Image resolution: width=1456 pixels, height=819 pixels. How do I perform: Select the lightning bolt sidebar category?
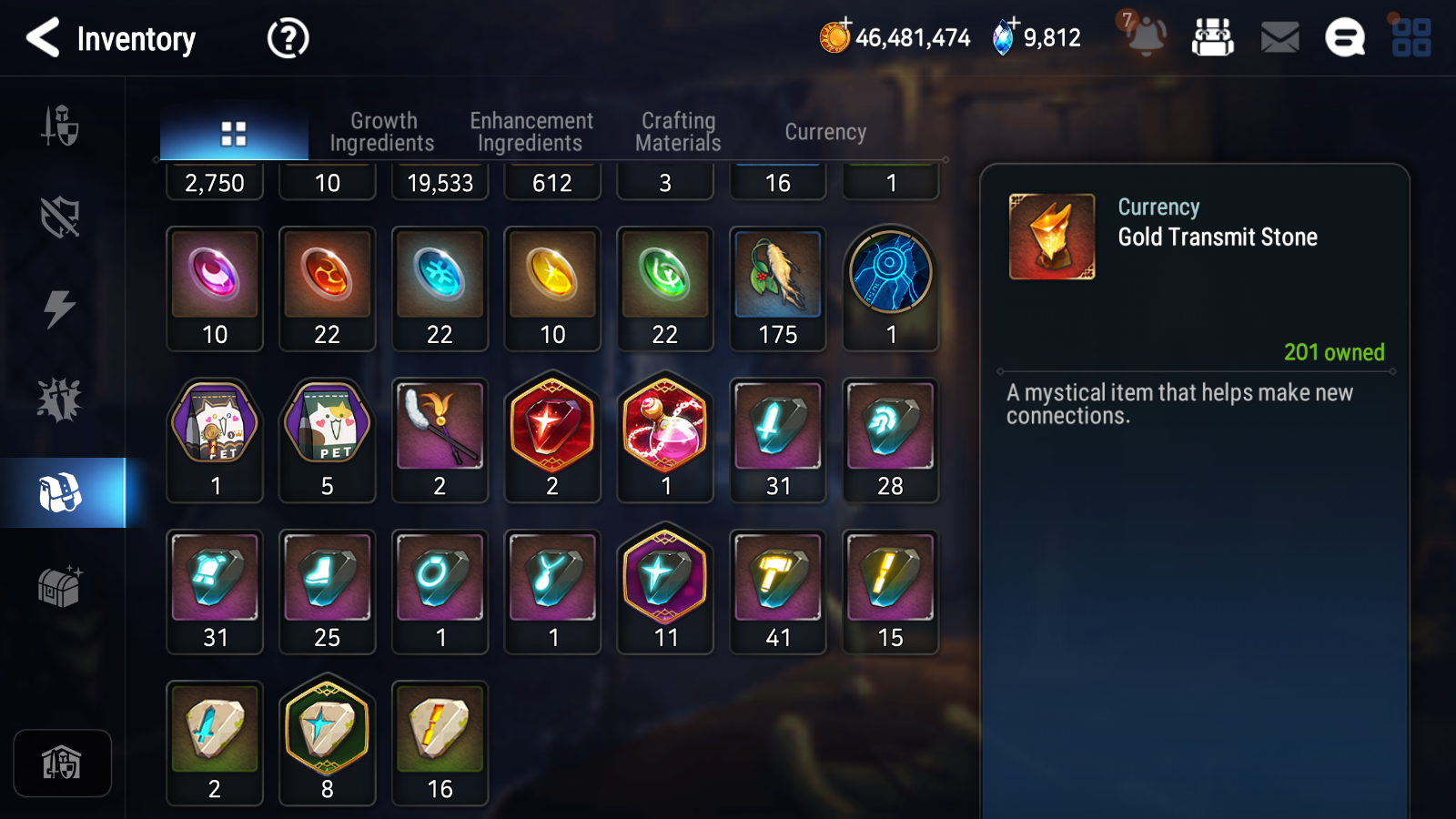[60, 308]
